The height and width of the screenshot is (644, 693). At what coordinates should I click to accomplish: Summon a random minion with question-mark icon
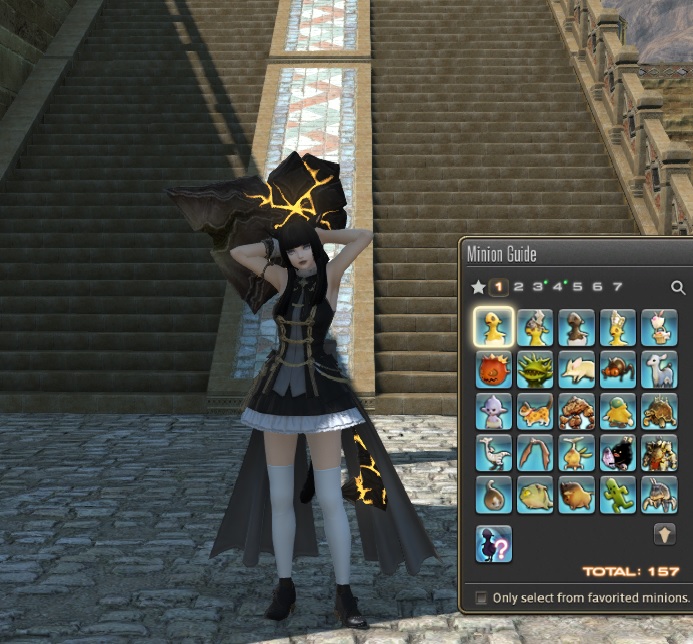[x=493, y=543]
